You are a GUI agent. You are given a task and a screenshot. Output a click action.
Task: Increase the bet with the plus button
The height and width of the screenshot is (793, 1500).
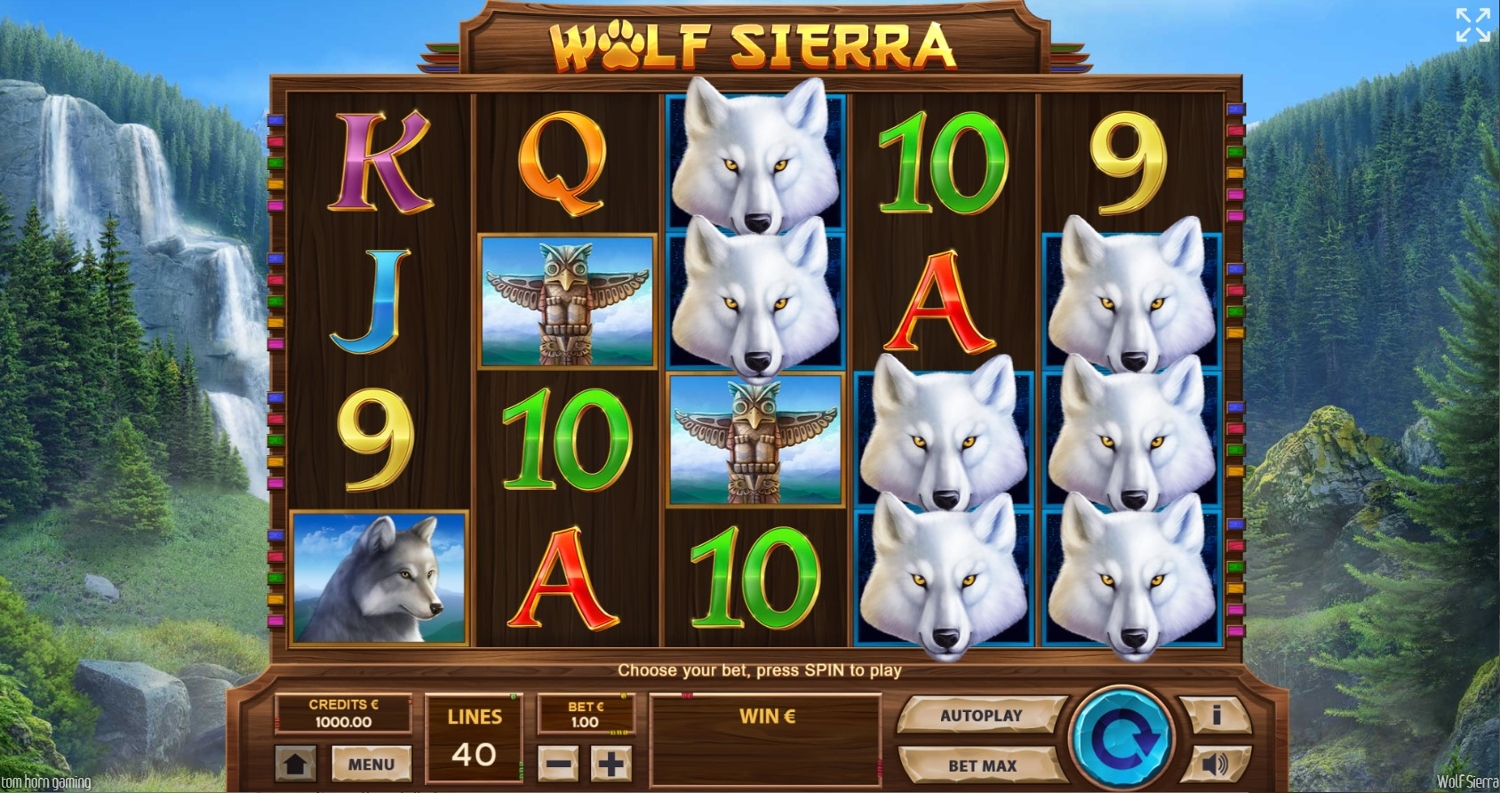click(x=610, y=765)
